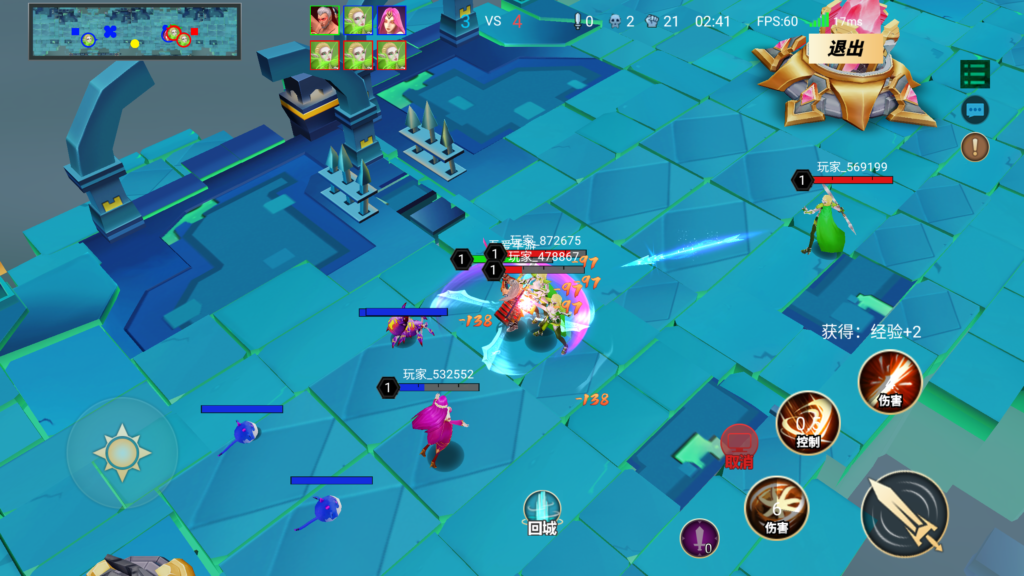
Task: Use the sword basic attack button
Action: (905, 514)
